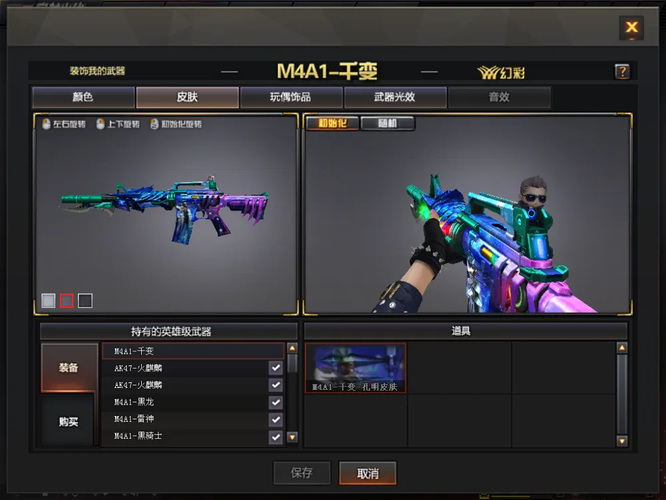666x500 pixels.
Task: Close the weapon decoration window
Action: pyautogui.click(x=631, y=28)
